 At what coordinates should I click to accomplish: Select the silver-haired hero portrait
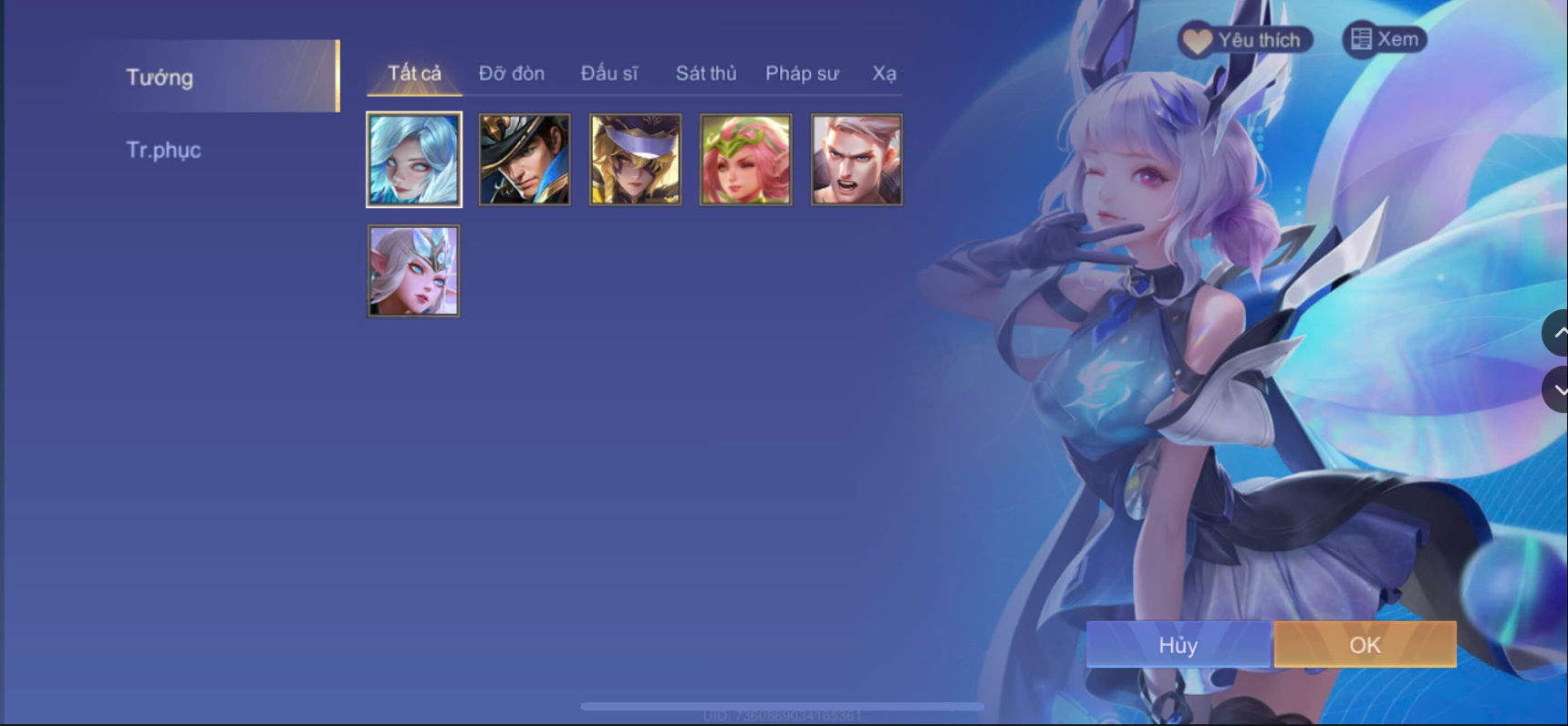[414, 159]
